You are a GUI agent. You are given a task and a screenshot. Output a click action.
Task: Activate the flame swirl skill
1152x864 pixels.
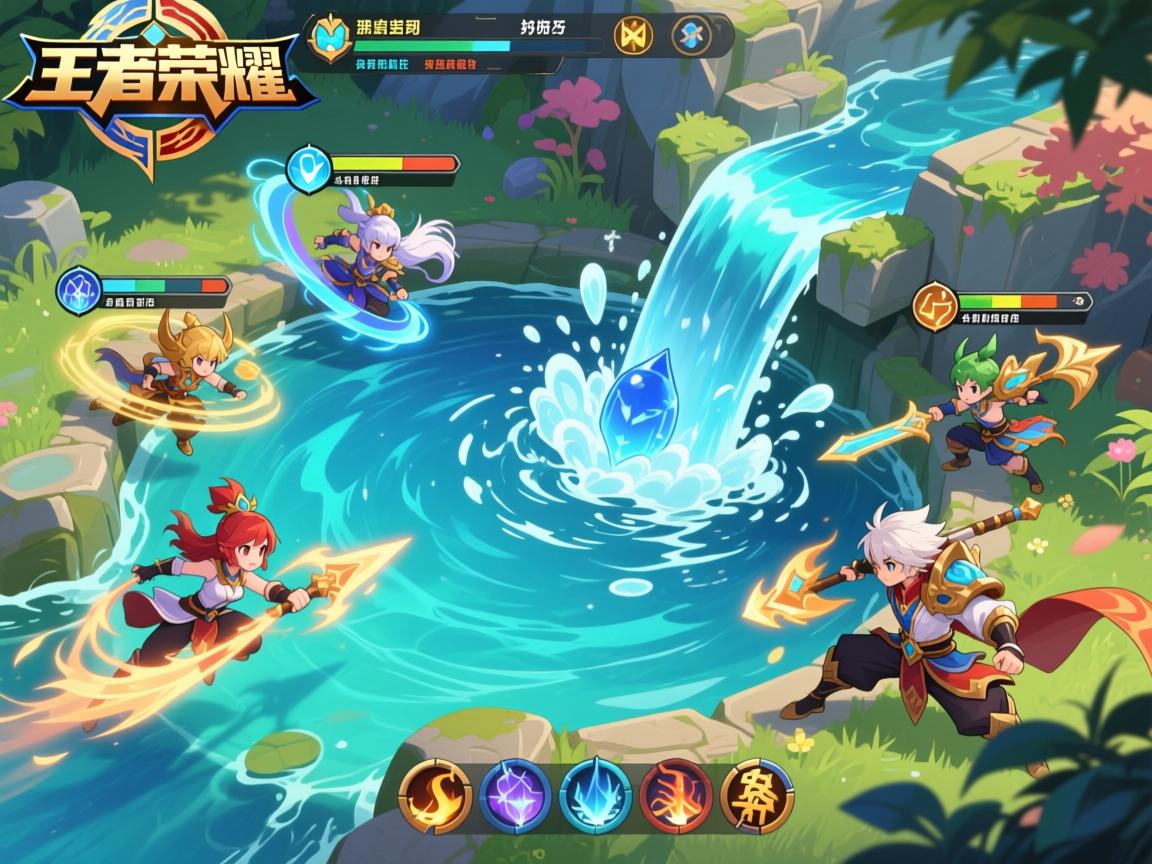[x=435, y=796]
